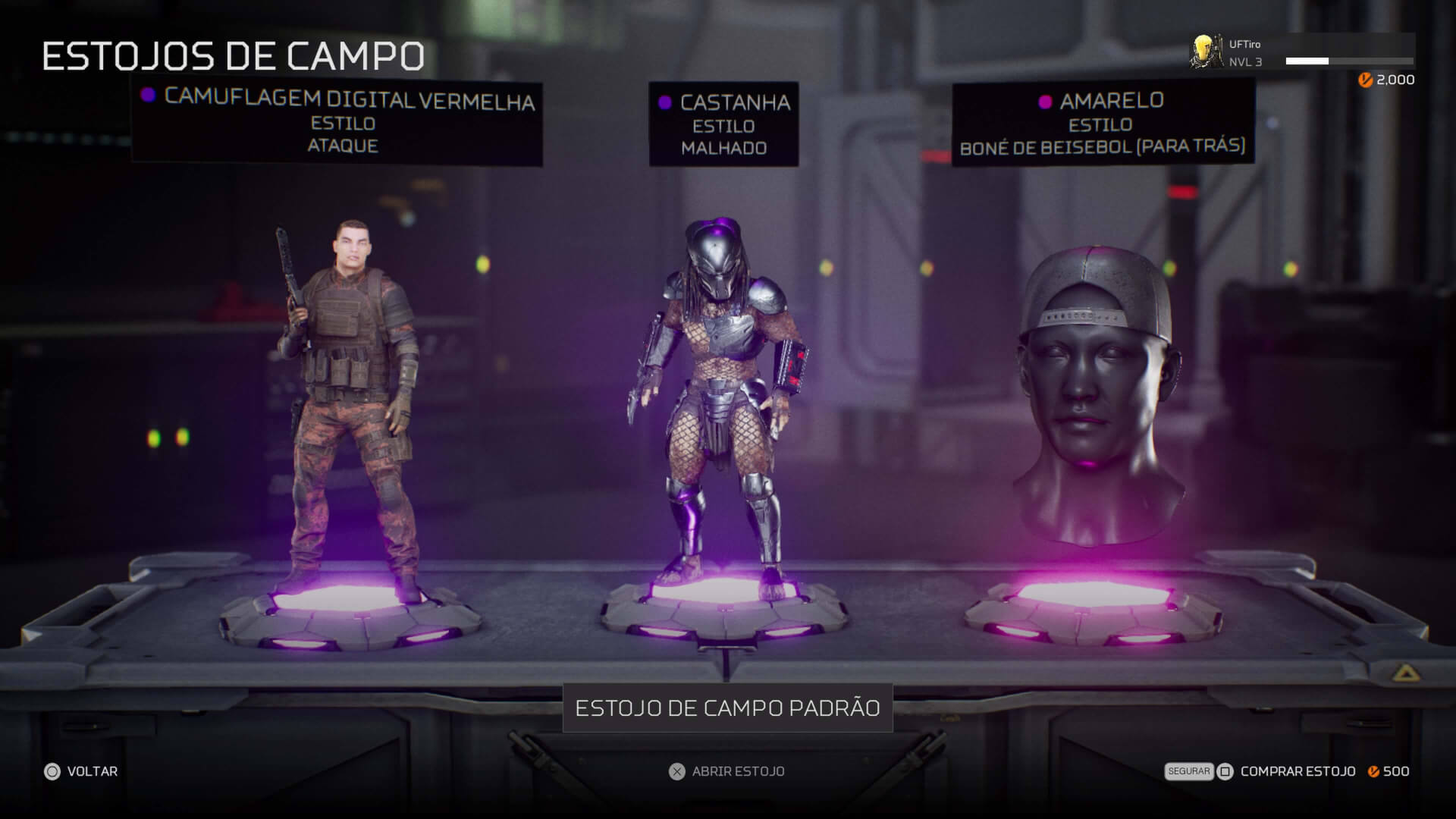The height and width of the screenshot is (819, 1456).
Task: Click the Estojo de Campo Padrão label
Action: point(727,708)
